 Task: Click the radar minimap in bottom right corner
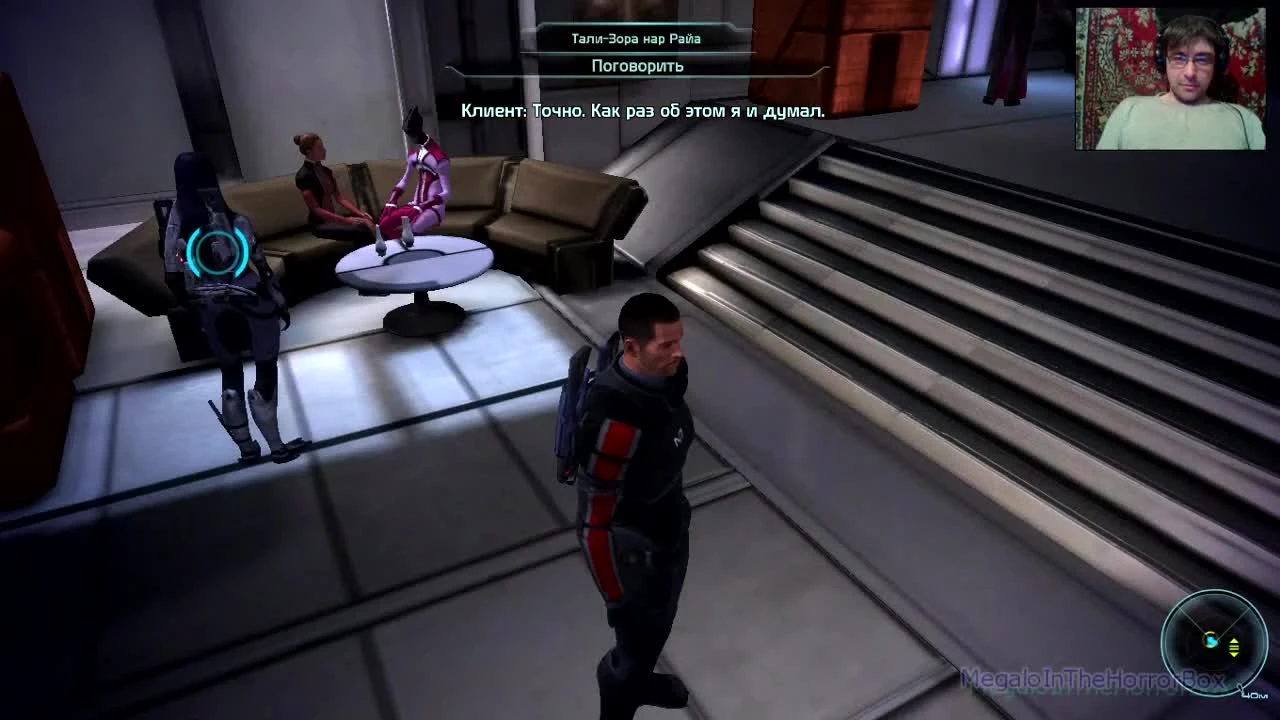point(1210,640)
